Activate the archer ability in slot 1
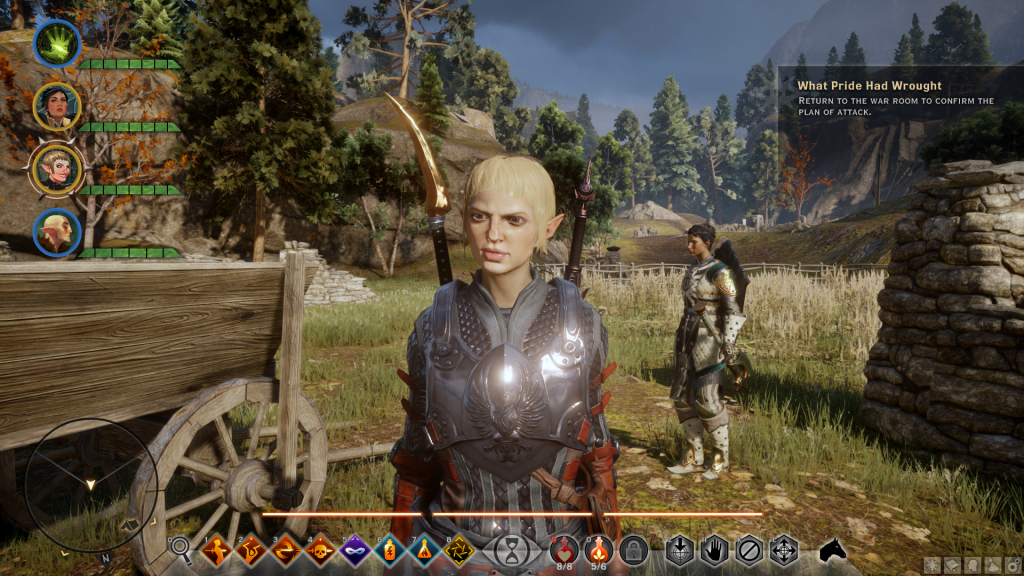This screenshot has width=1024, height=576. click(216, 549)
